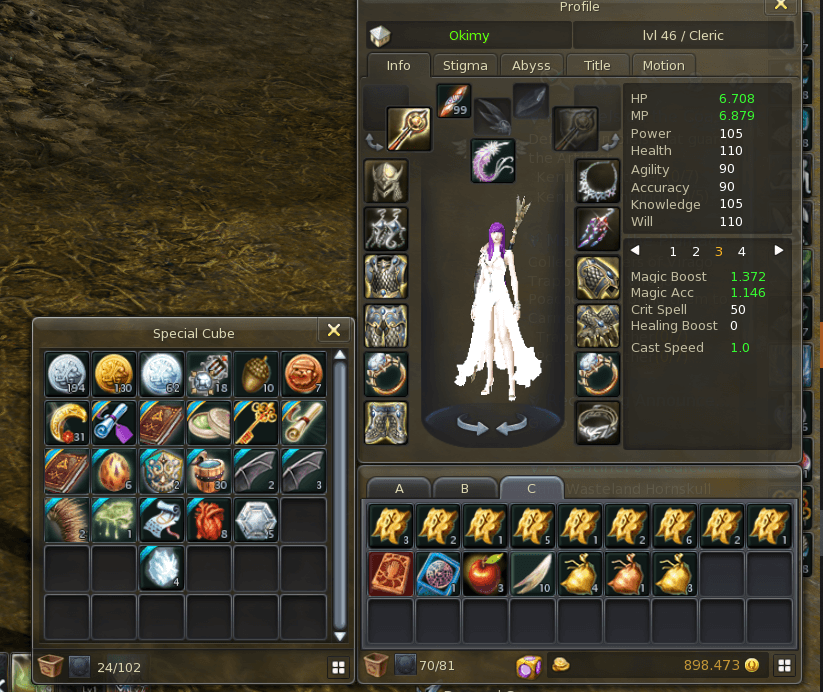823x692 pixels.
Task: Open the Abyss tab
Action: pyautogui.click(x=531, y=65)
